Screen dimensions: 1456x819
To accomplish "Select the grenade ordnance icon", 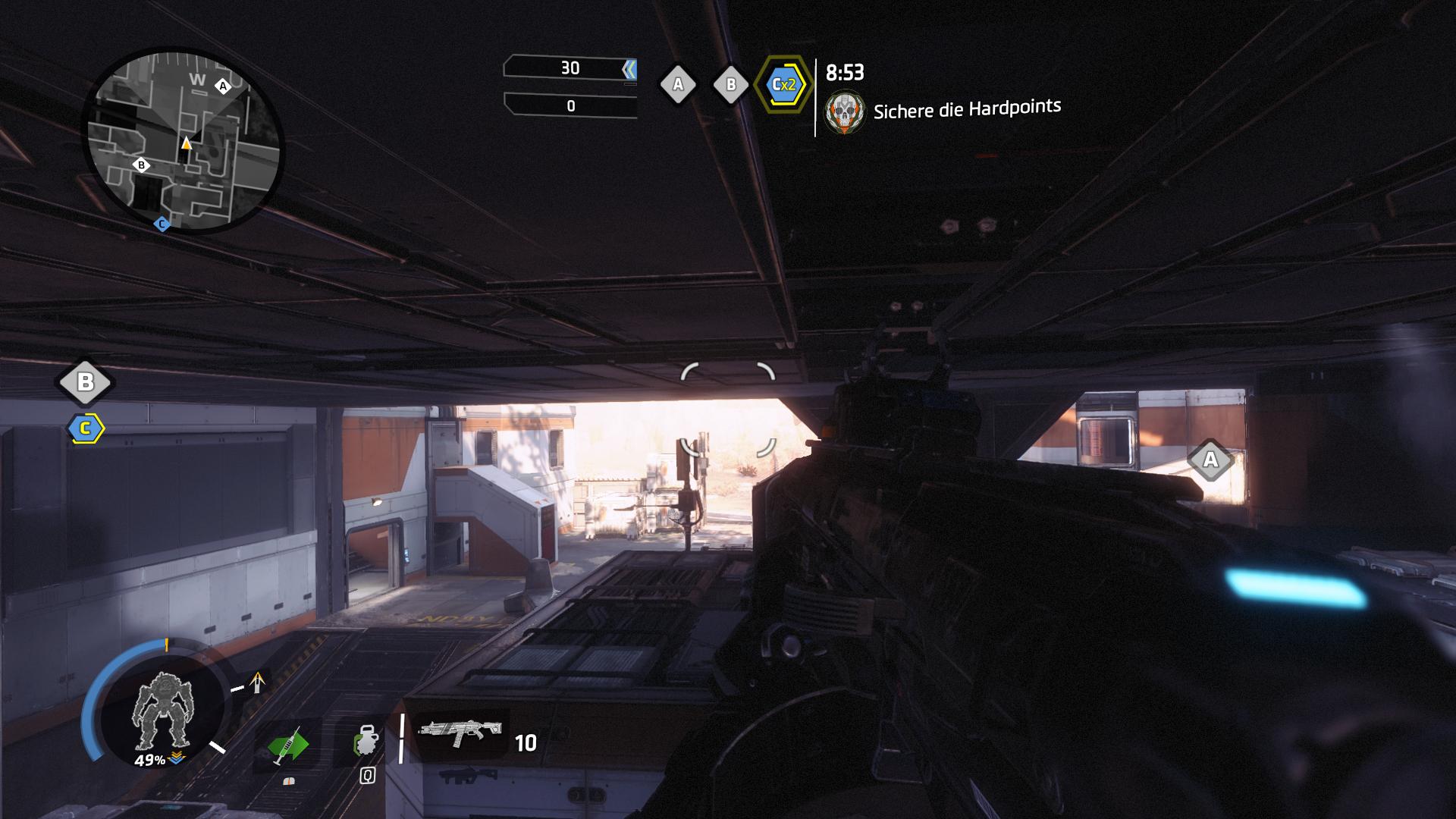I will pos(366,742).
